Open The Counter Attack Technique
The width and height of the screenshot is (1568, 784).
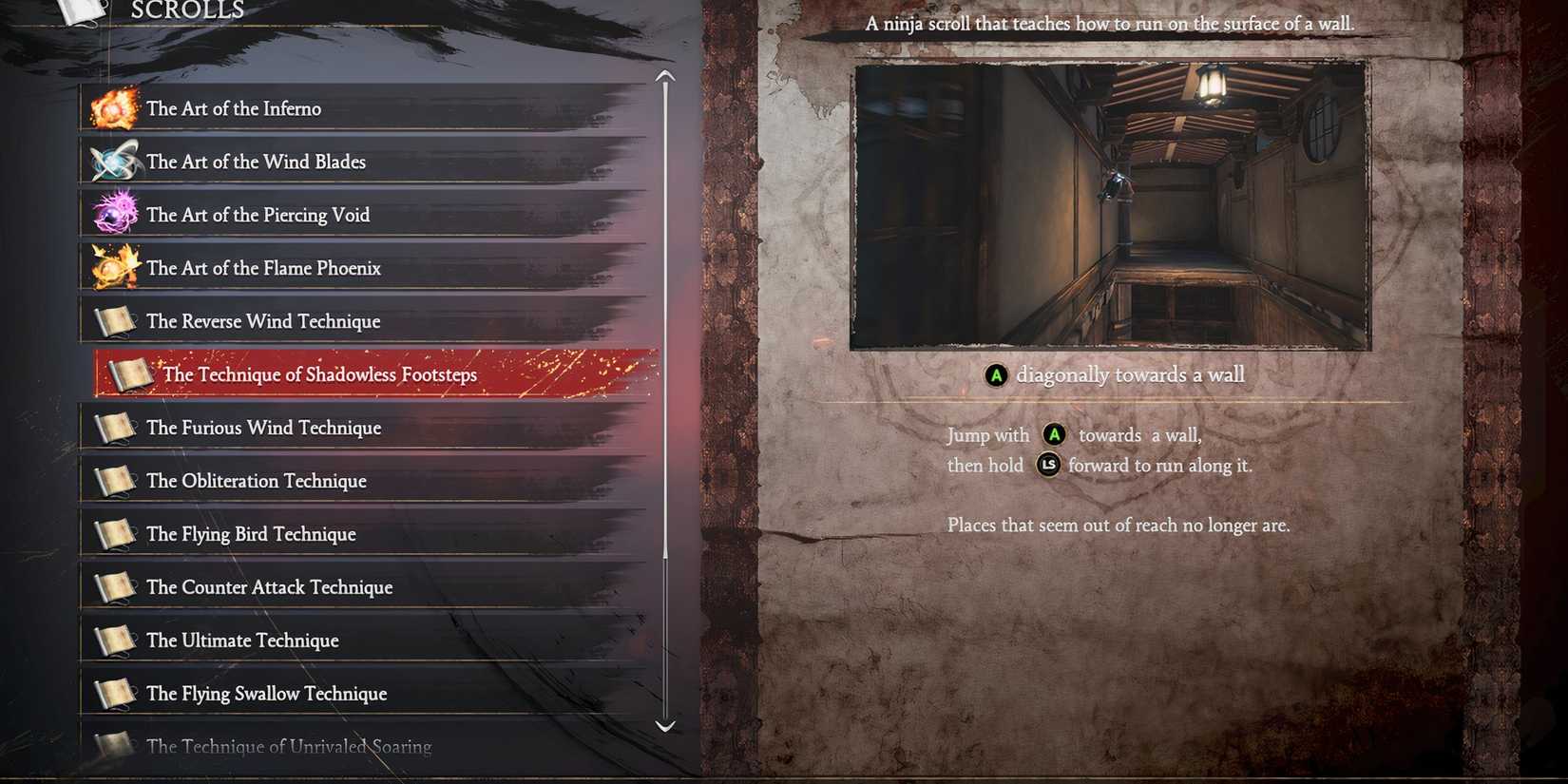pos(269,587)
